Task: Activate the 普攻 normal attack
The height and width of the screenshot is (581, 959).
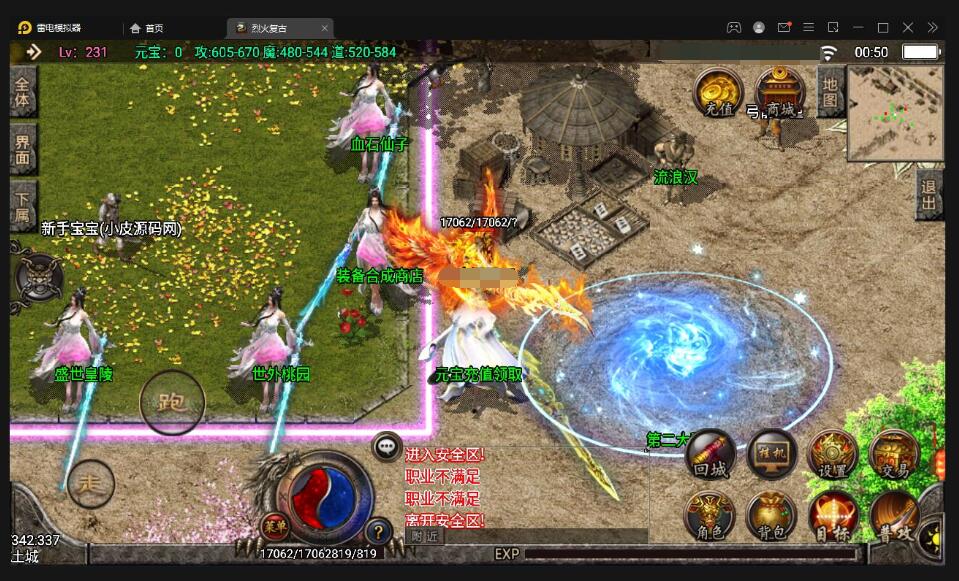Action: pos(893,517)
